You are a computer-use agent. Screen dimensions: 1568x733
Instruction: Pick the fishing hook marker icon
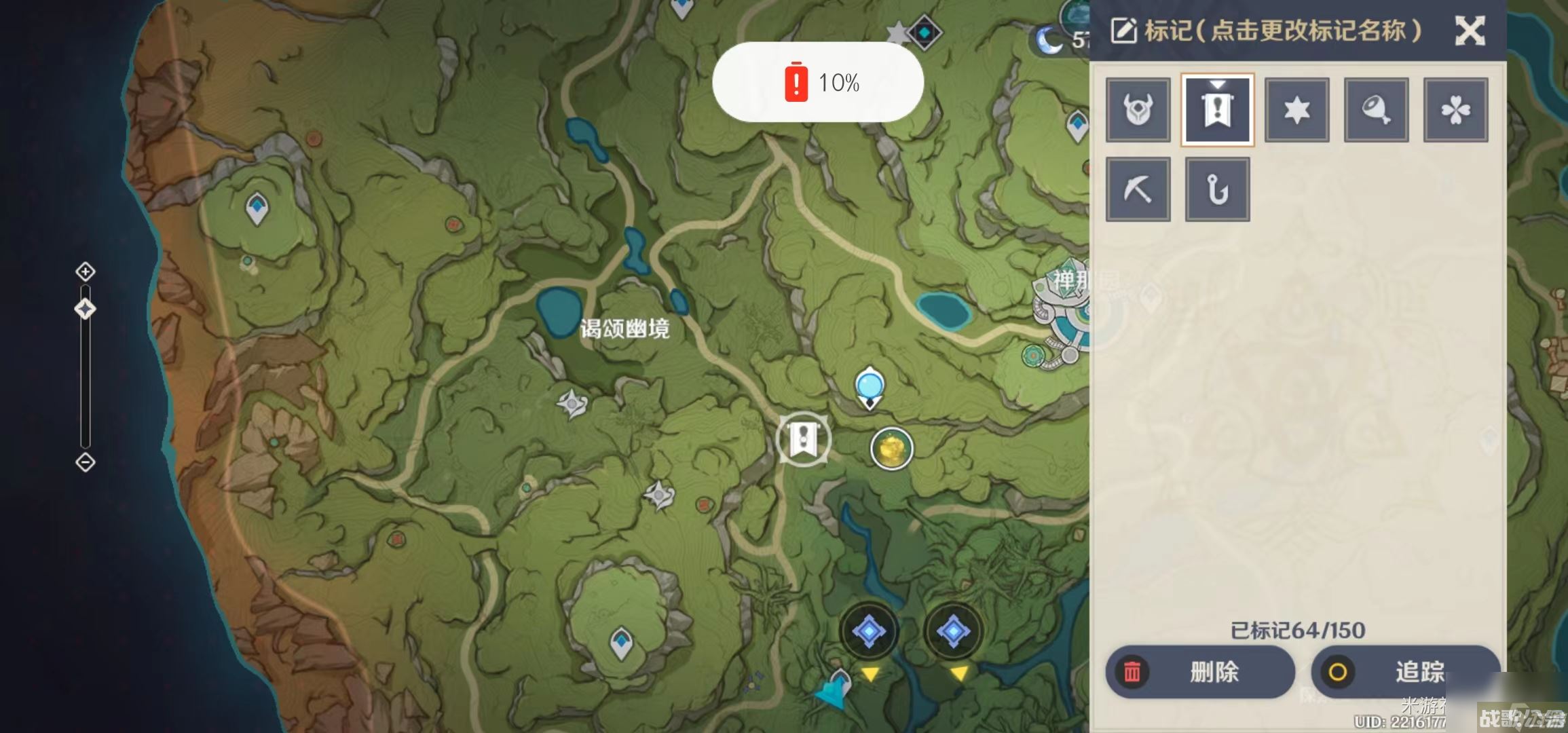pos(1217,189)
